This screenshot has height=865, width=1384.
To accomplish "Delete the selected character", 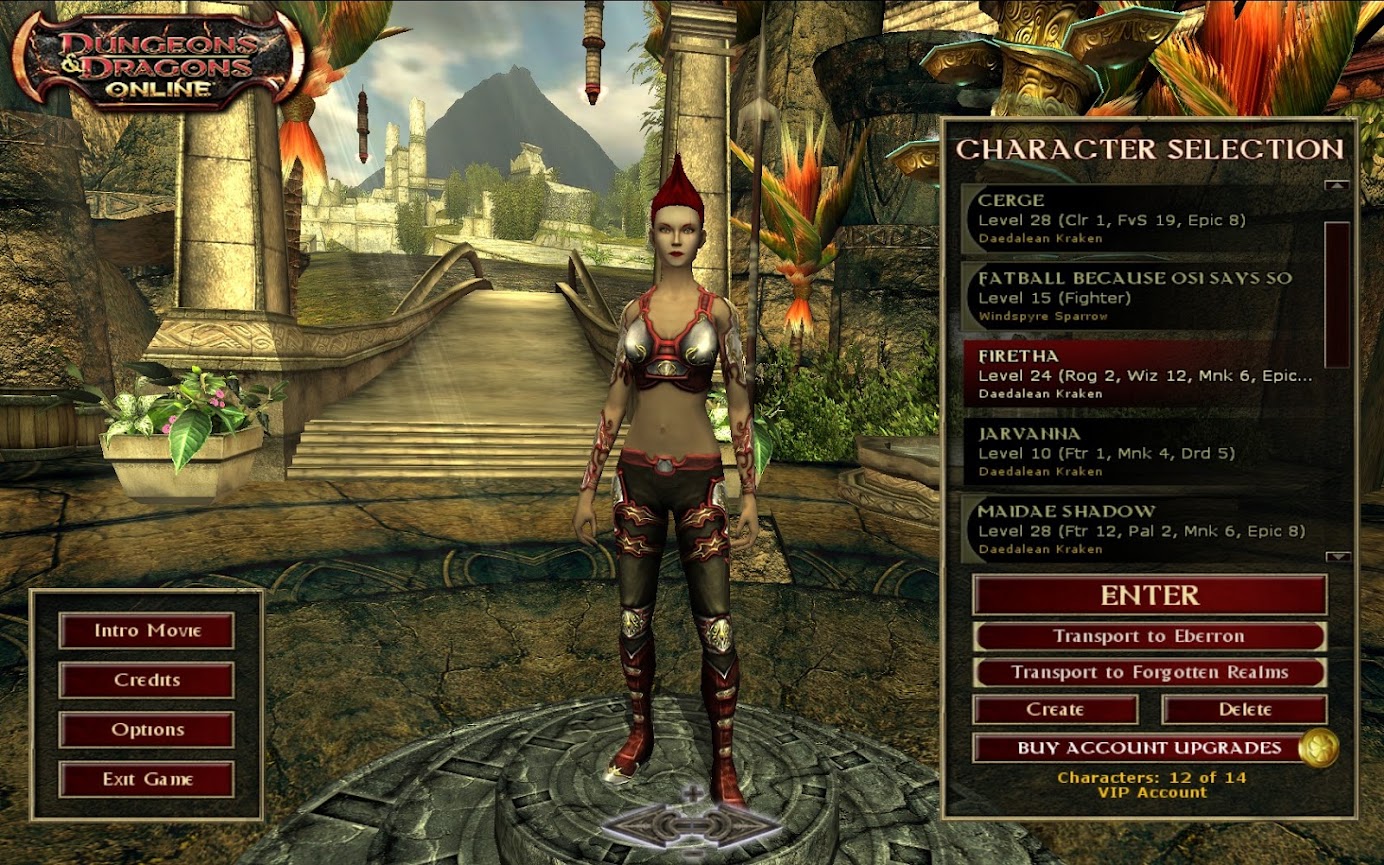I will (1244, 710).
